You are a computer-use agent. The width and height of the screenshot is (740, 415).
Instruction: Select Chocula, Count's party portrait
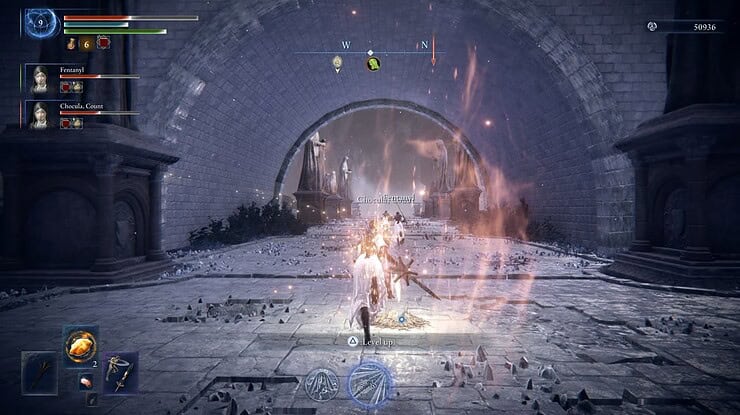[x=40, y=114]
